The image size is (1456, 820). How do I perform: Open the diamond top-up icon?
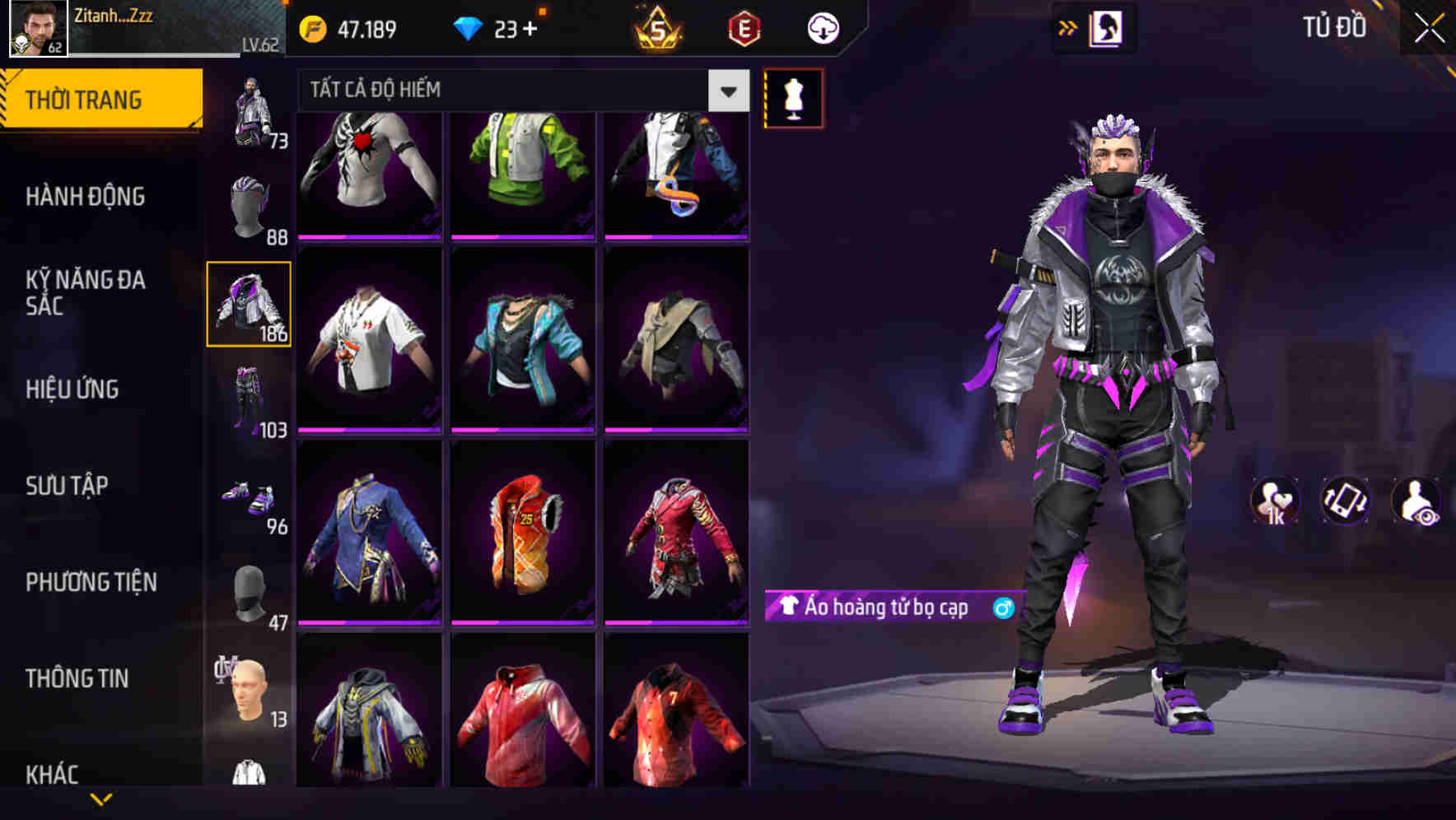click(469, 27)
